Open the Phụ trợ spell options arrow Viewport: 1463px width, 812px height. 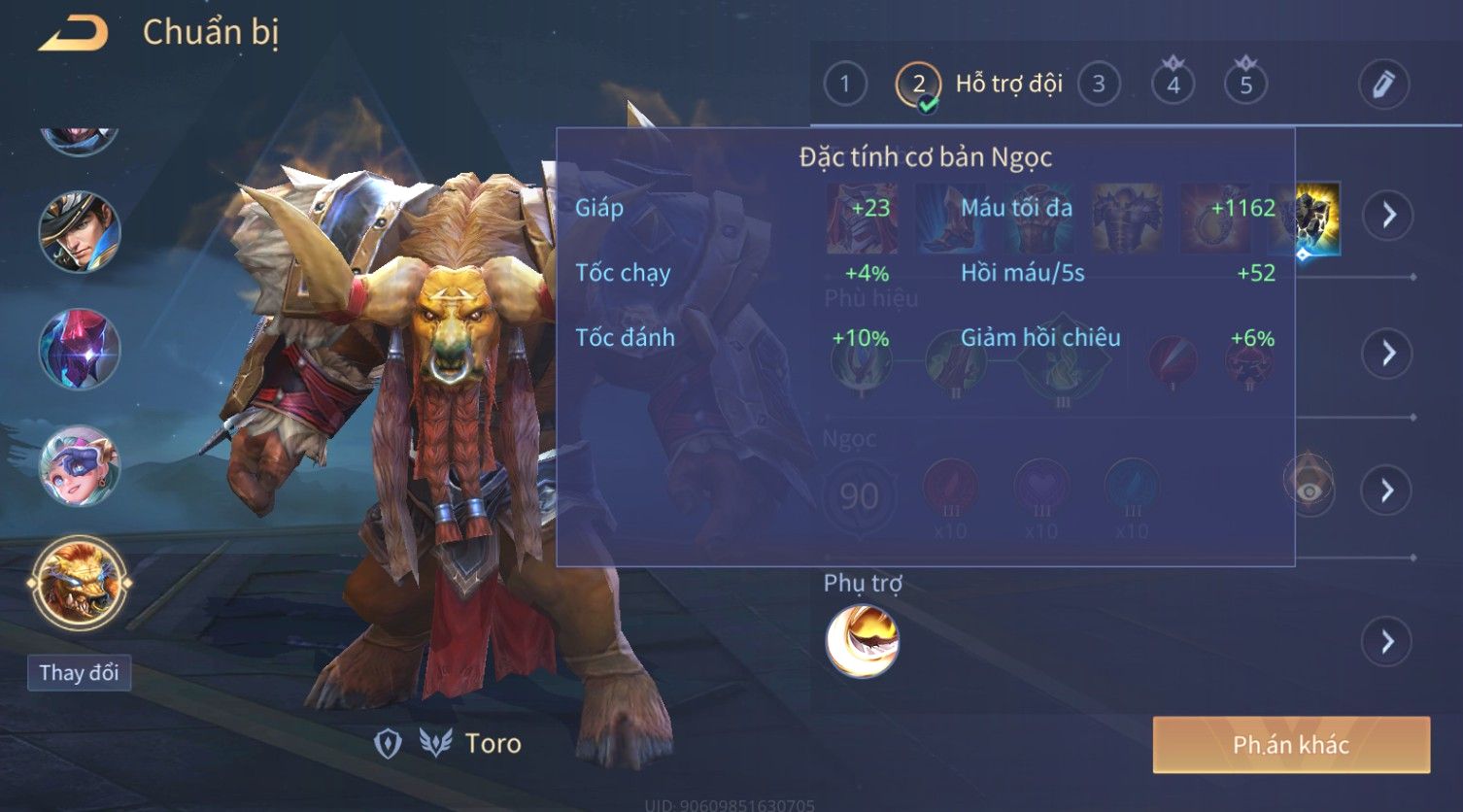point(1386,641)
